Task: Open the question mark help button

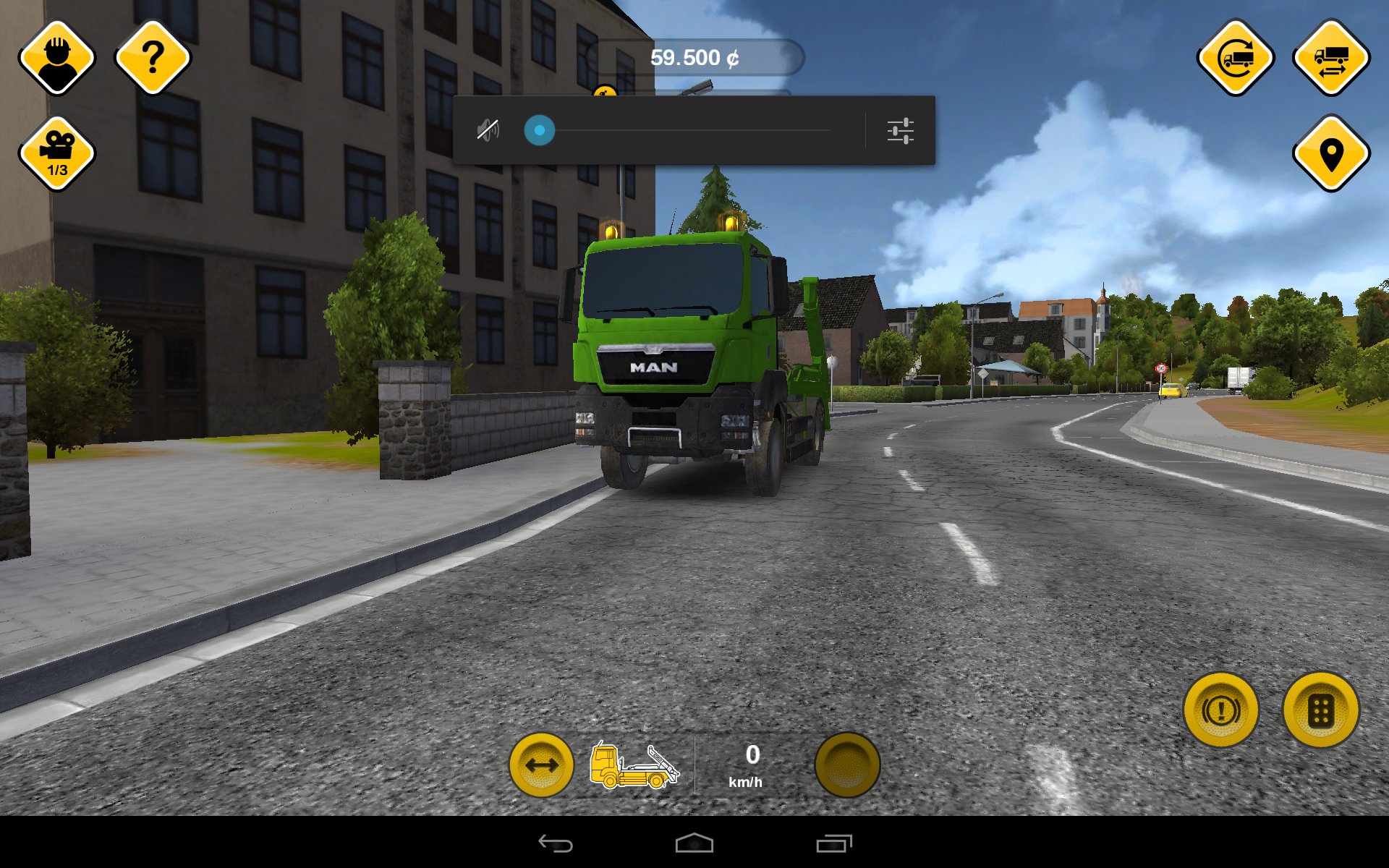Action: tap(153, 58)
